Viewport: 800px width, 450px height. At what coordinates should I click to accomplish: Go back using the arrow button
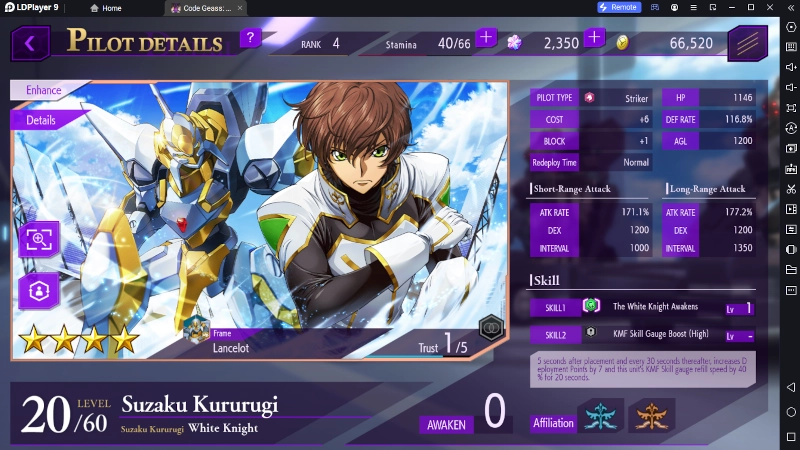(30, 43)
